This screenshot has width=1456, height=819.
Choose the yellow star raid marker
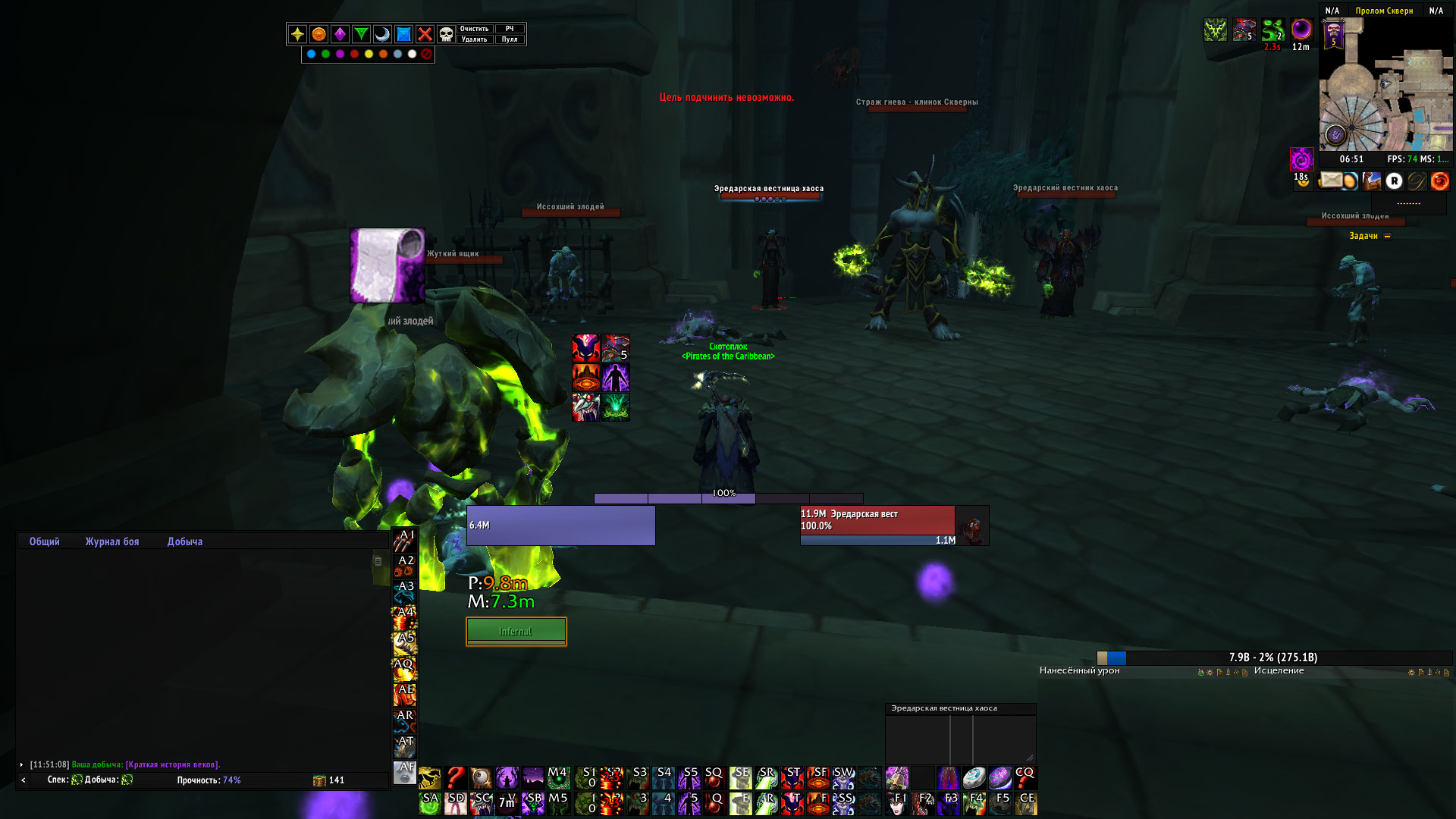297,34
